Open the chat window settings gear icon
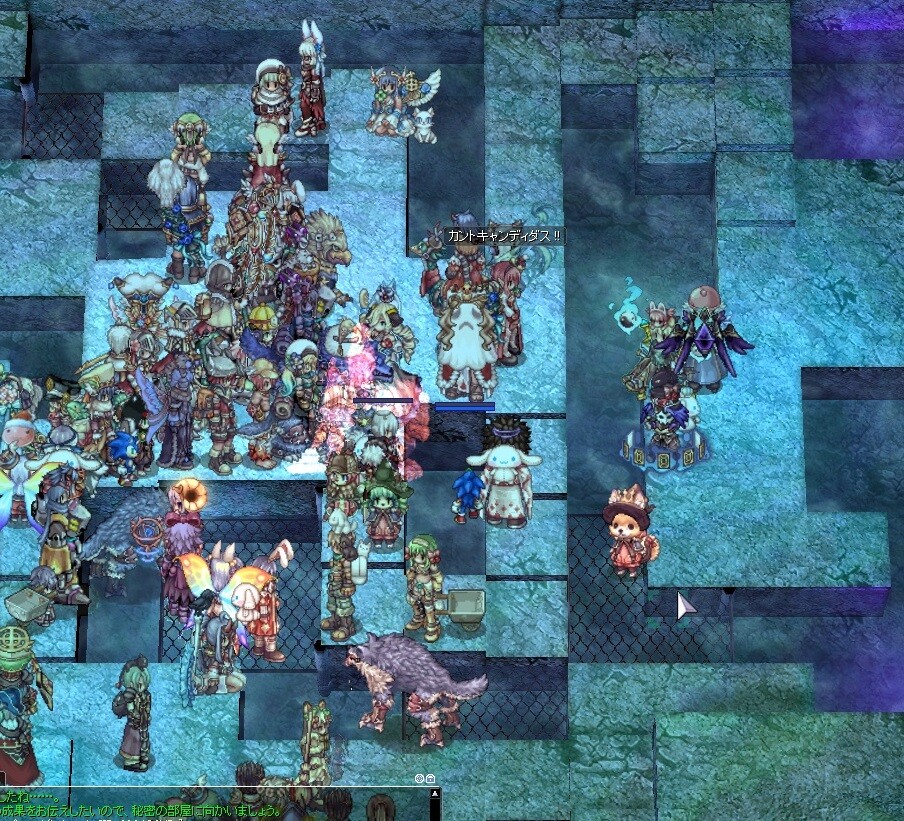Screen dimensions: 904x821 tap(420, 778)
